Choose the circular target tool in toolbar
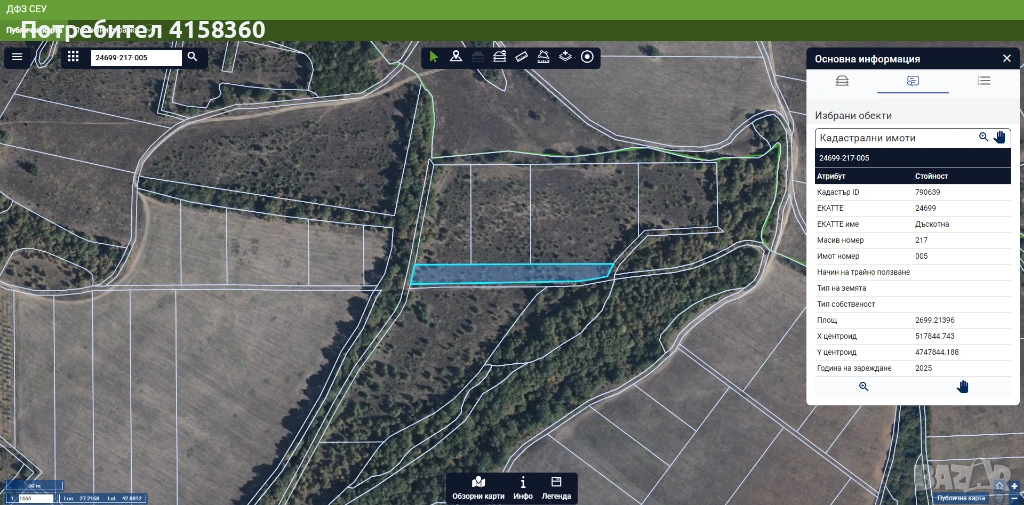The image size is (1024, 505). pyautogui.click(x=587, y=57)
